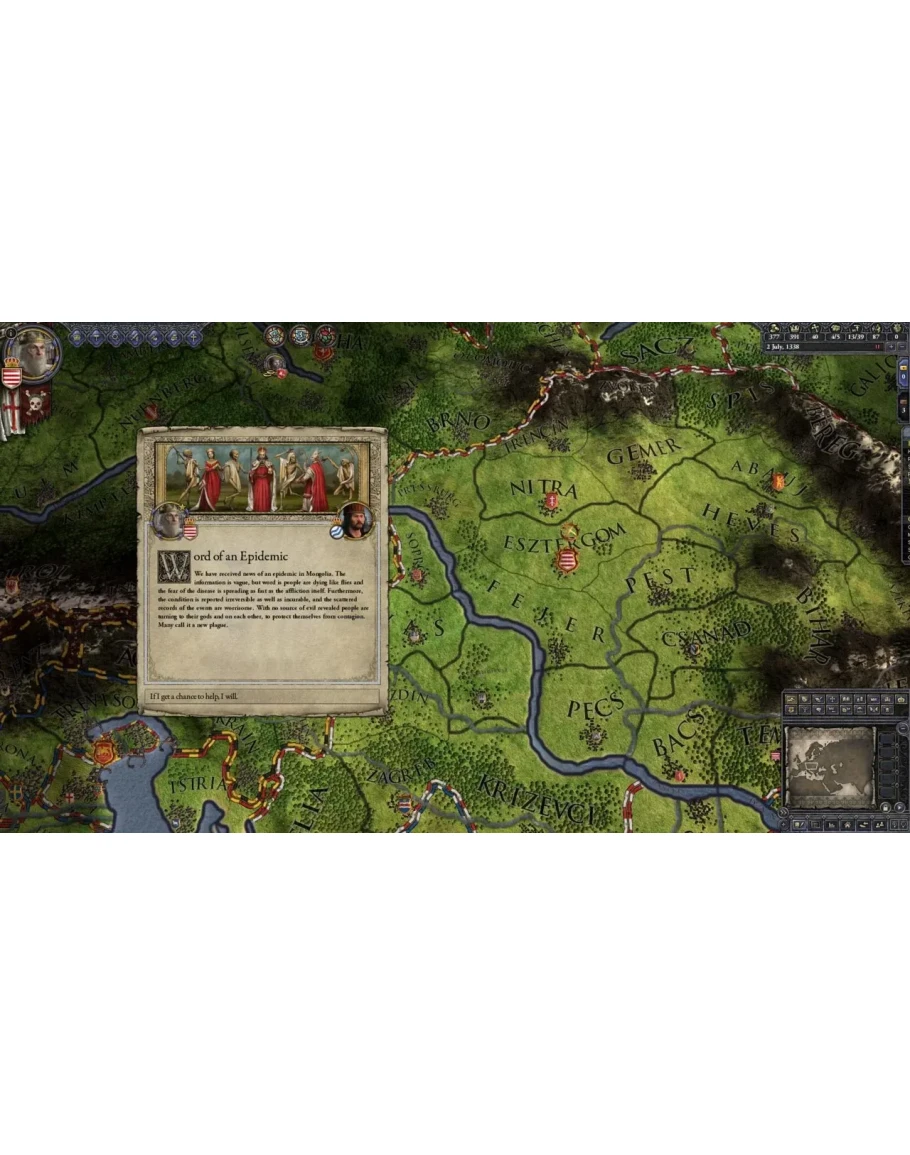Go to home location via house button
Viewport: 910px width, 1155px height.
[846, 824]
